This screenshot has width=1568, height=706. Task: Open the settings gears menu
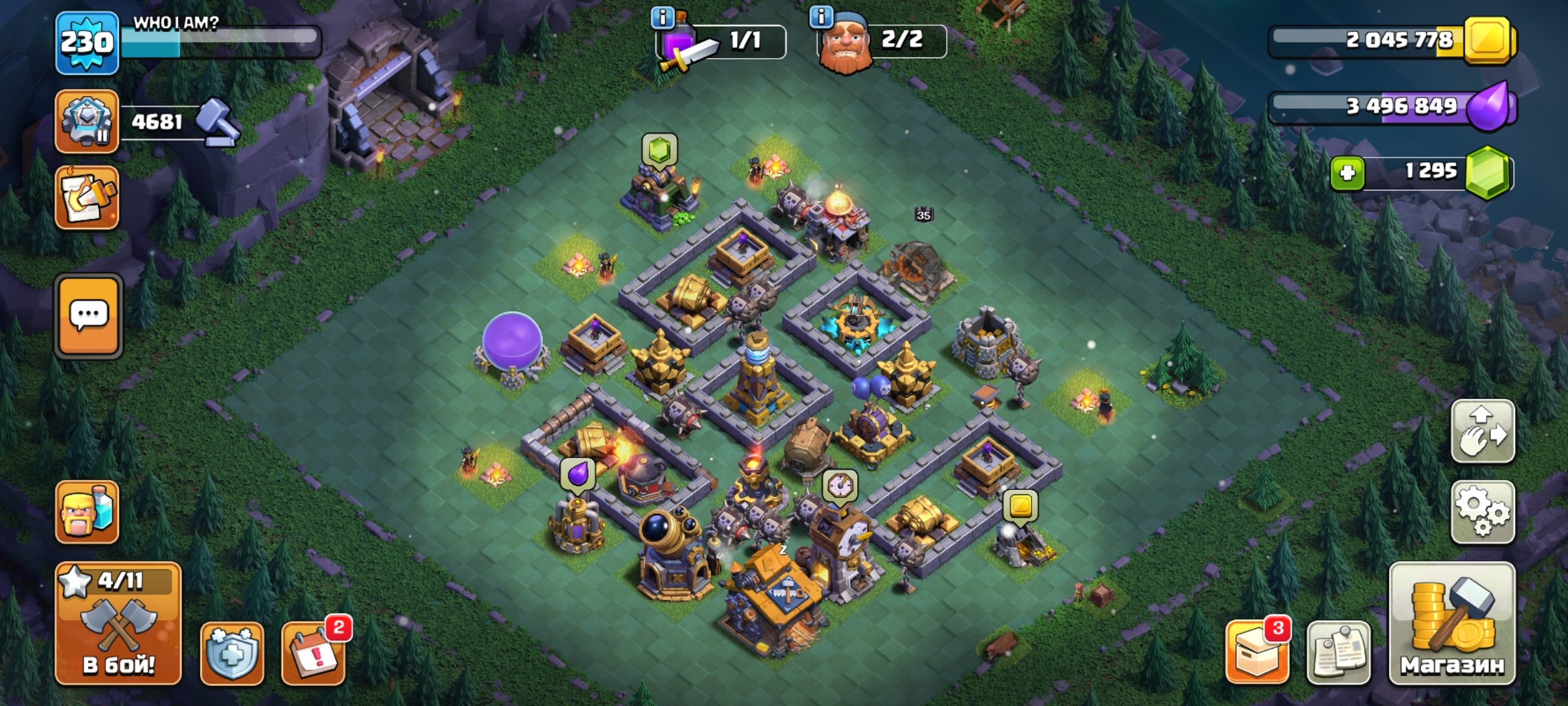click(1482, 512)
